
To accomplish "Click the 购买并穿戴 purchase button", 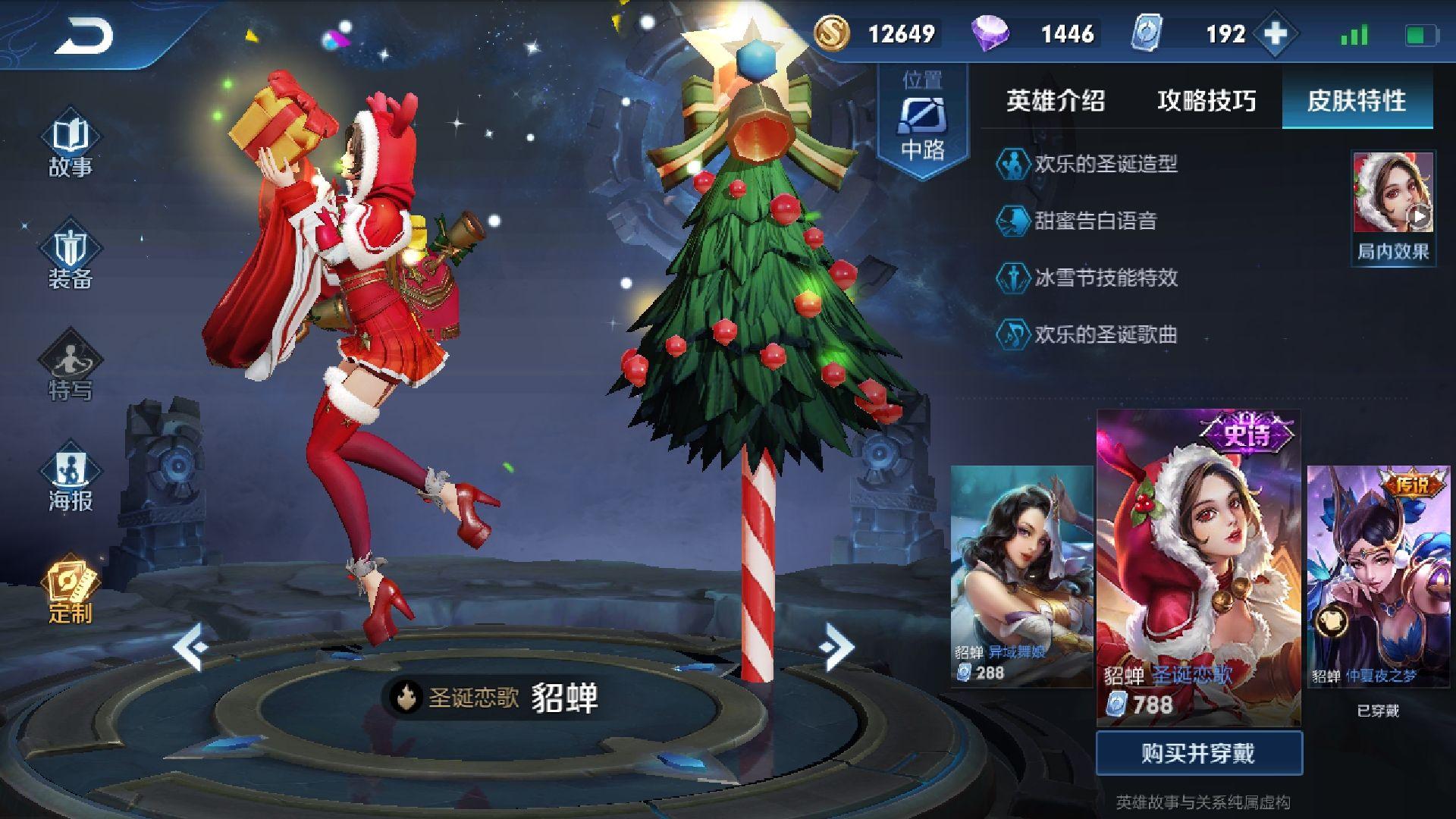I will pos(1198,753).
